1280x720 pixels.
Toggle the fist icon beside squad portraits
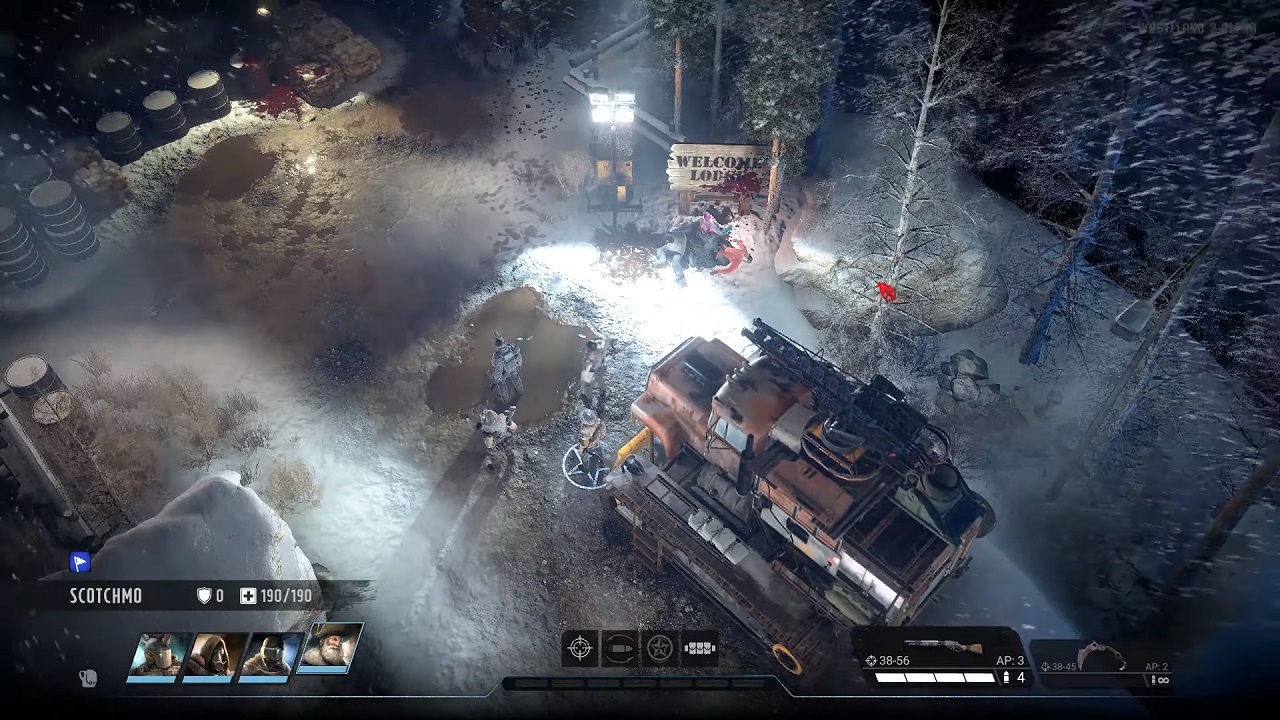coord(88,678)
